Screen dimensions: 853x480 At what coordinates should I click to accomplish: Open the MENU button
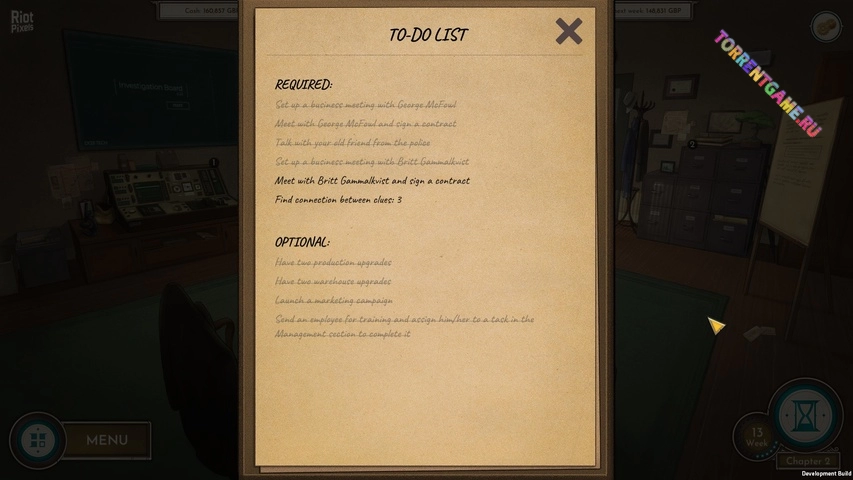click(x=106, y=440)
